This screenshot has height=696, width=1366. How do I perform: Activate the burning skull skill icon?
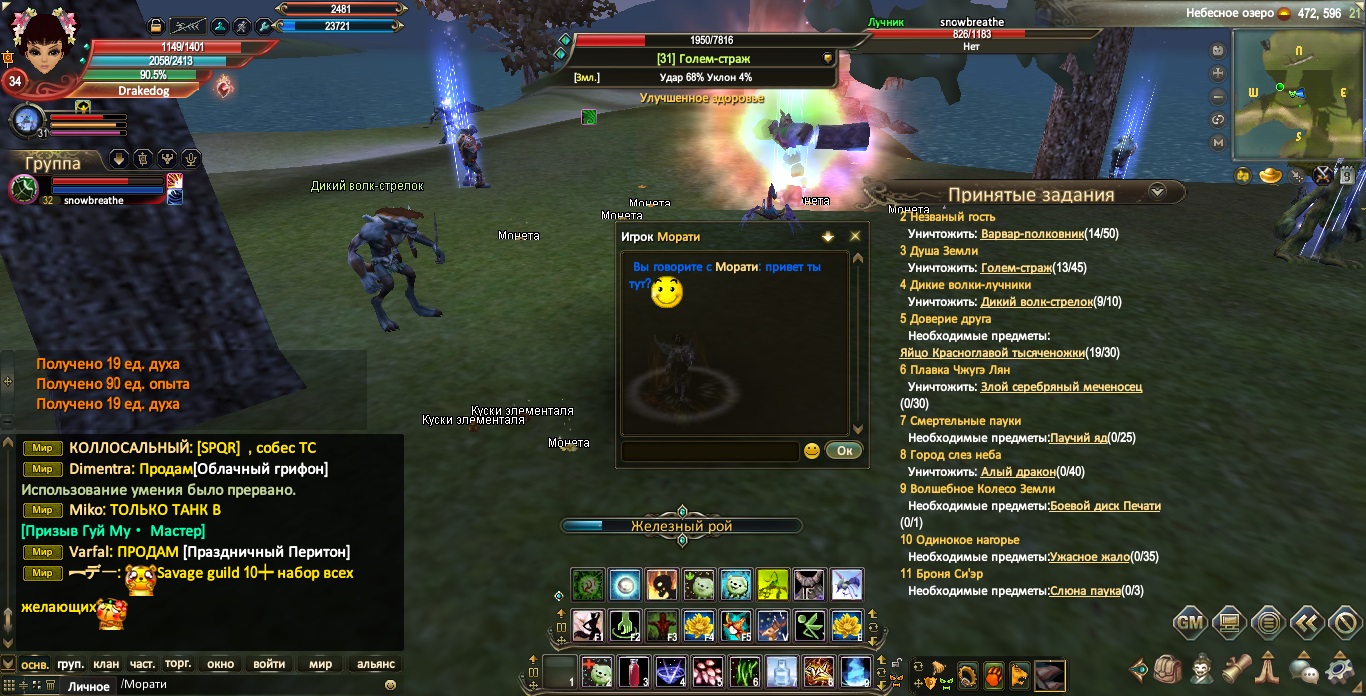tap(661, 585)
